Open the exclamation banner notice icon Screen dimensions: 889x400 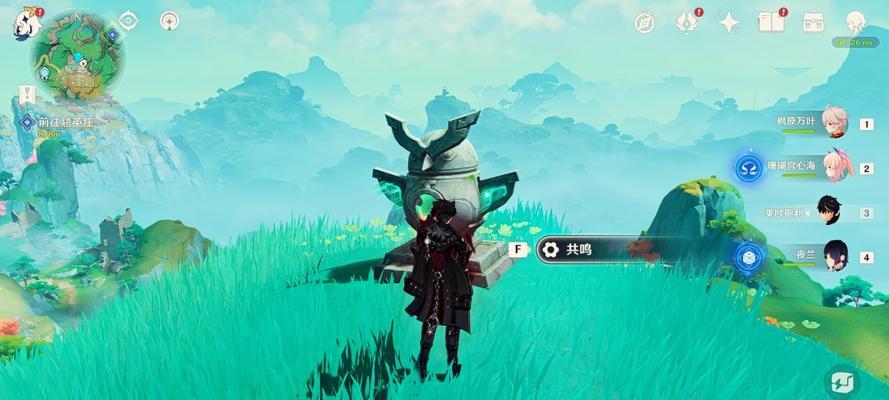tap(26, 93)
